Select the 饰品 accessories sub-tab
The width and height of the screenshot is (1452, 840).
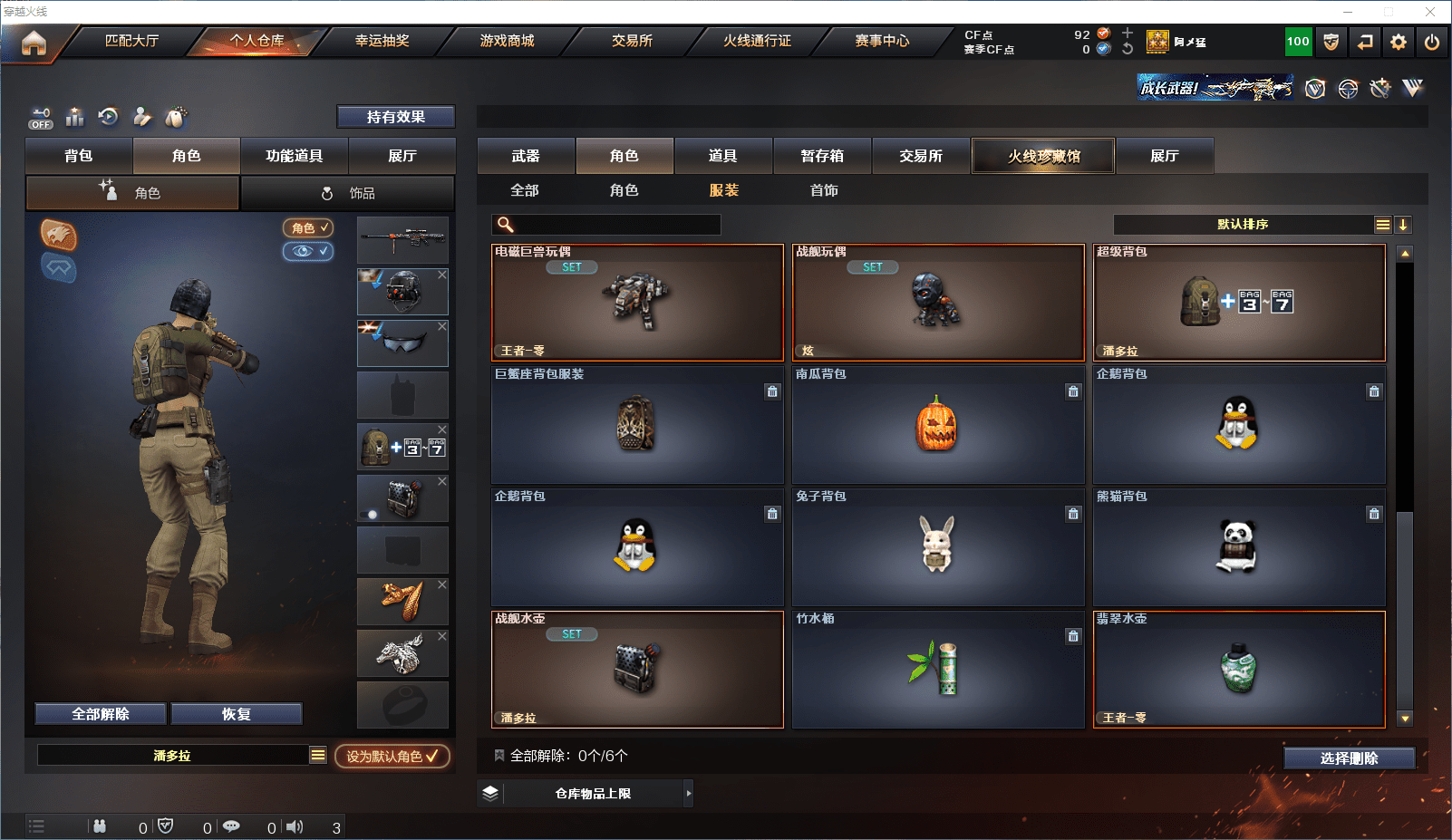point(348,193)
